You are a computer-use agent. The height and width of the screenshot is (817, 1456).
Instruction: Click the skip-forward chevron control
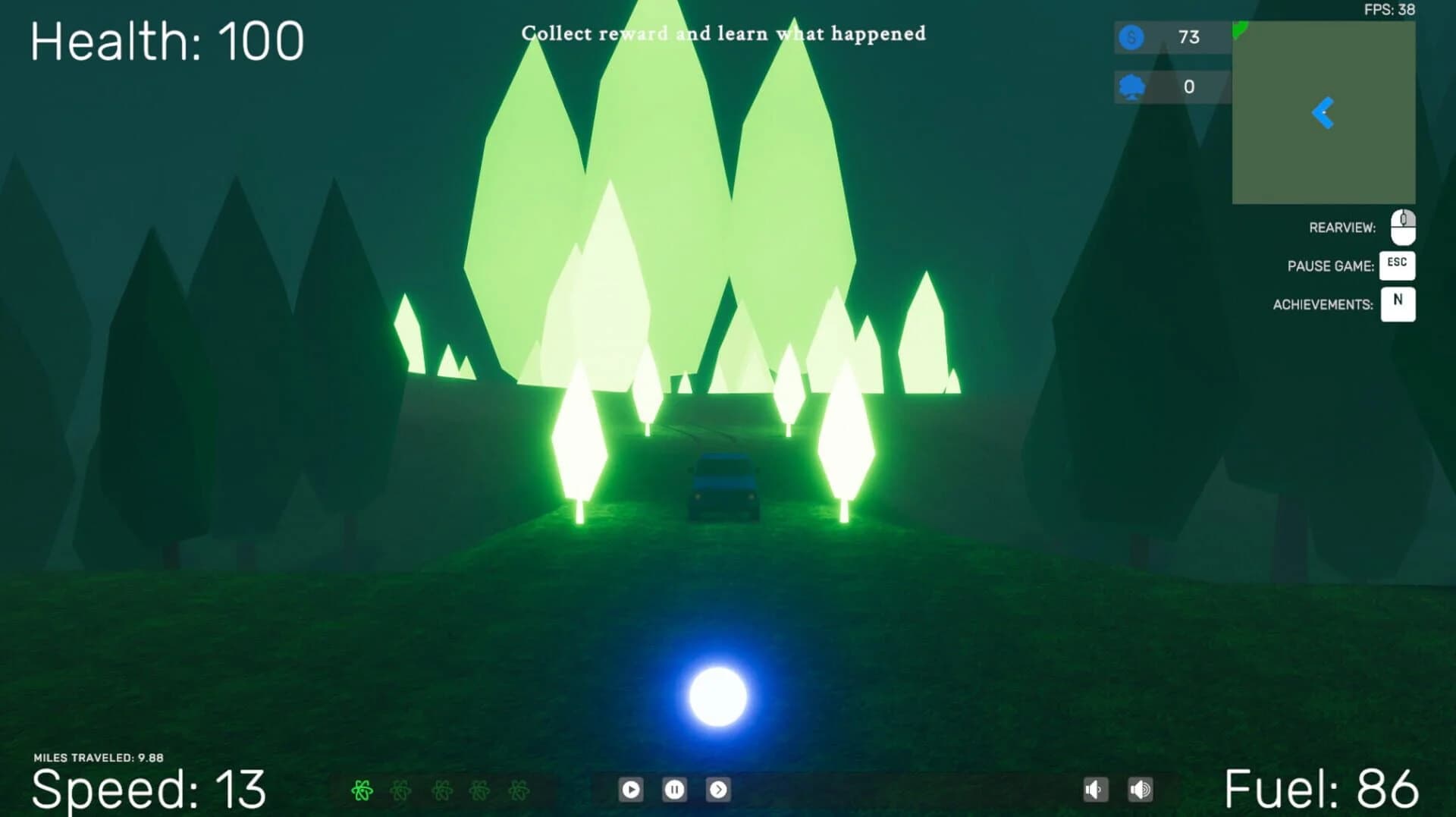720,790
